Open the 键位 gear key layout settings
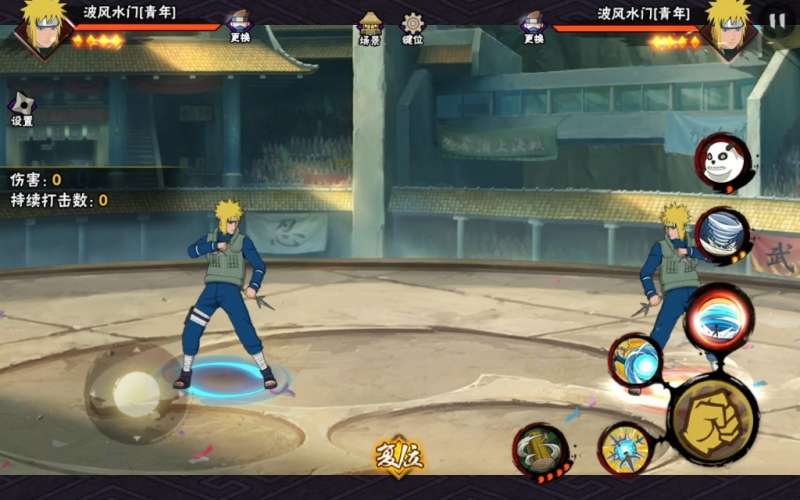The image size is (800, 500). tap(412, 26)
